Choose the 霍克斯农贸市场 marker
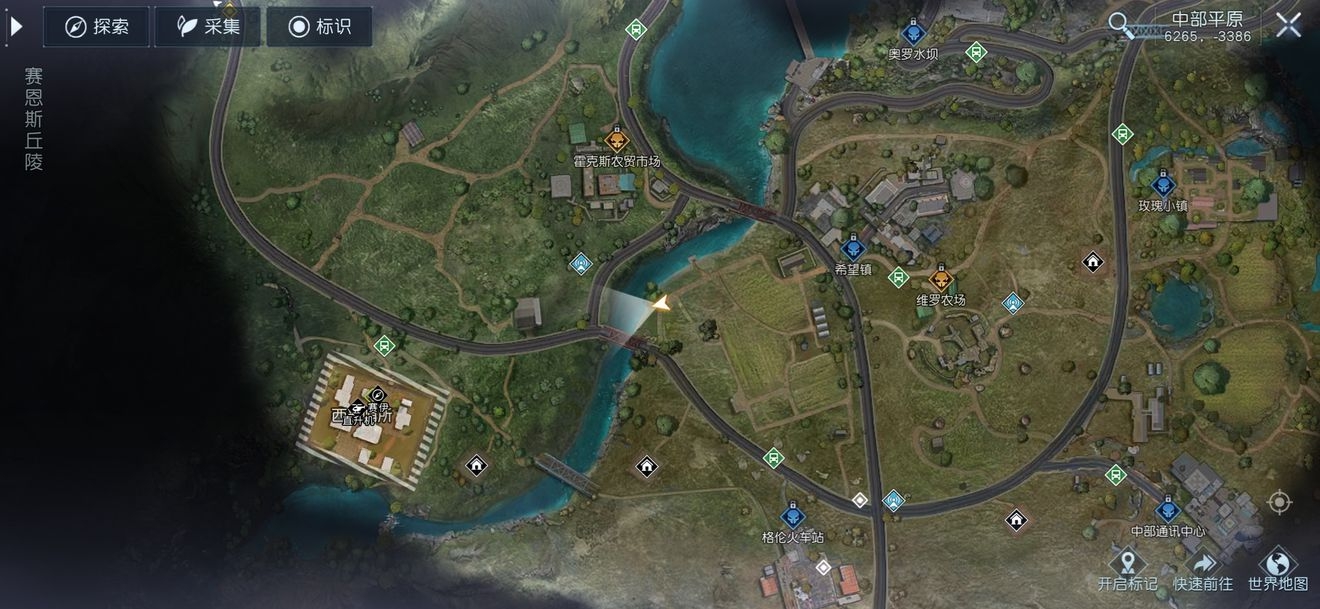1320x609 pixels. pyautogui.click(x=616, y=141)
